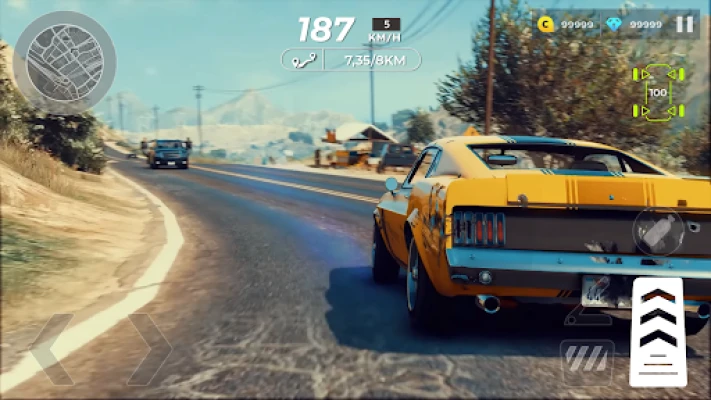Pause the game with the pause button
Image resolution: width=711 pixels, height=400 pixels.
pos(684,24)
